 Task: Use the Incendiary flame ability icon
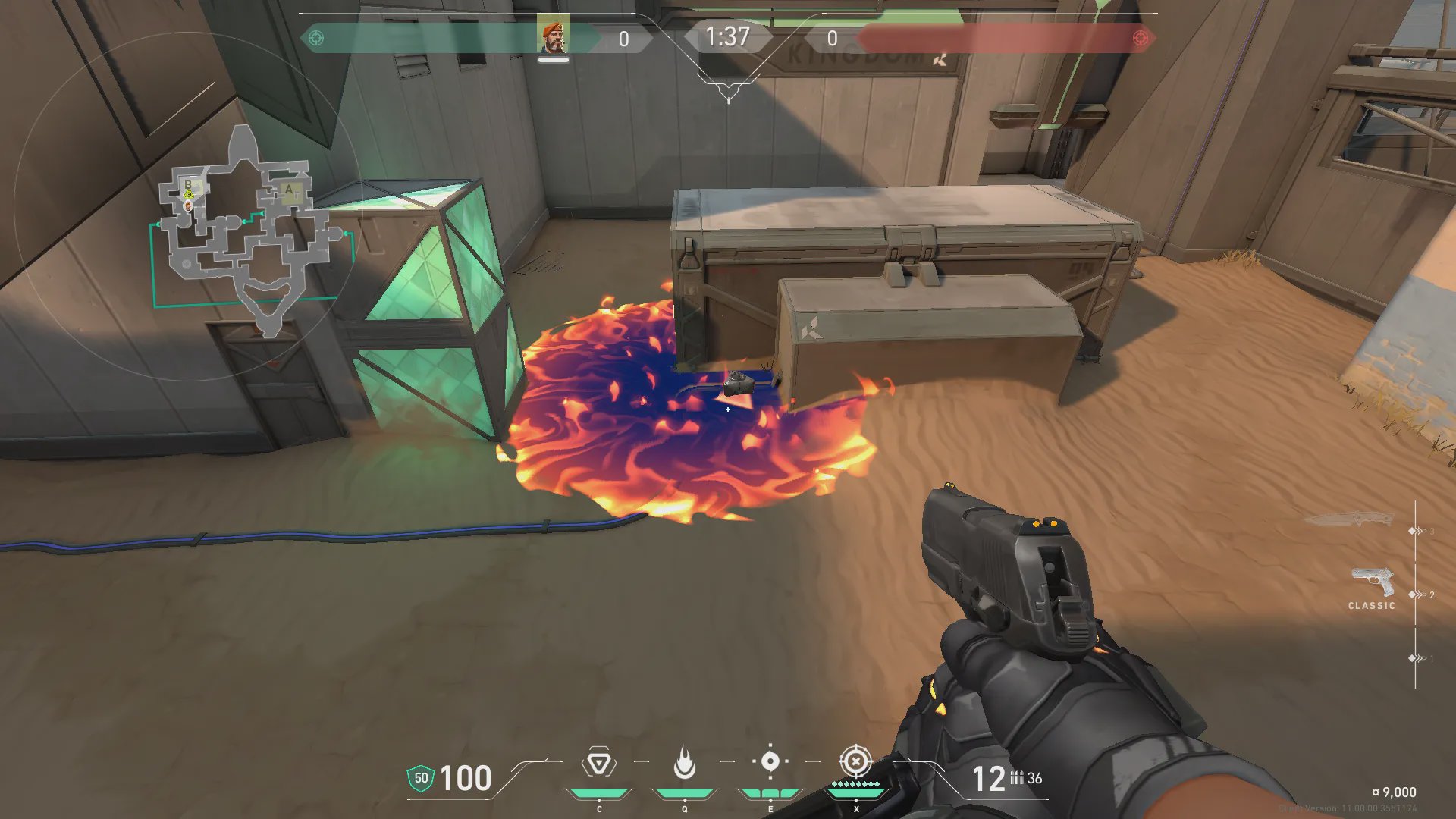coord(684,763)
